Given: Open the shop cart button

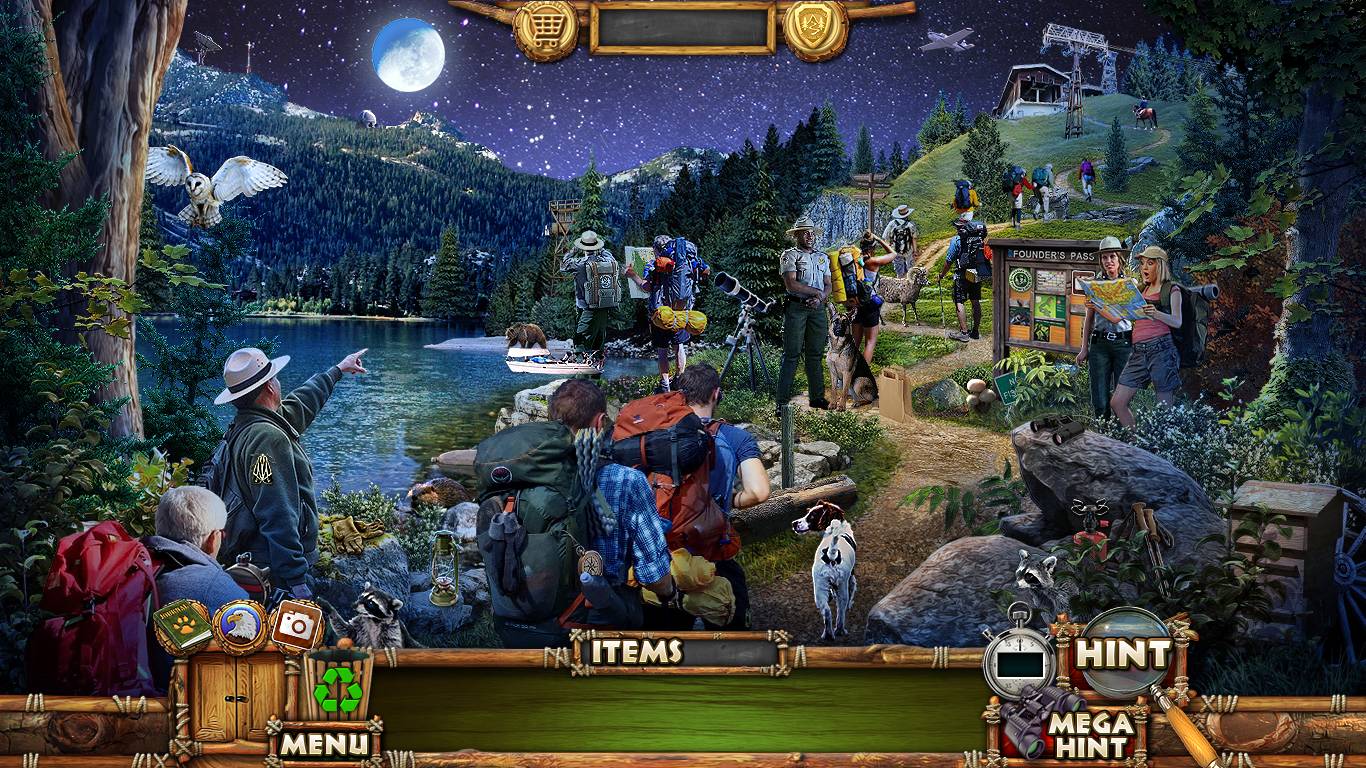Looking at the screenshot, I should (545, 30).
